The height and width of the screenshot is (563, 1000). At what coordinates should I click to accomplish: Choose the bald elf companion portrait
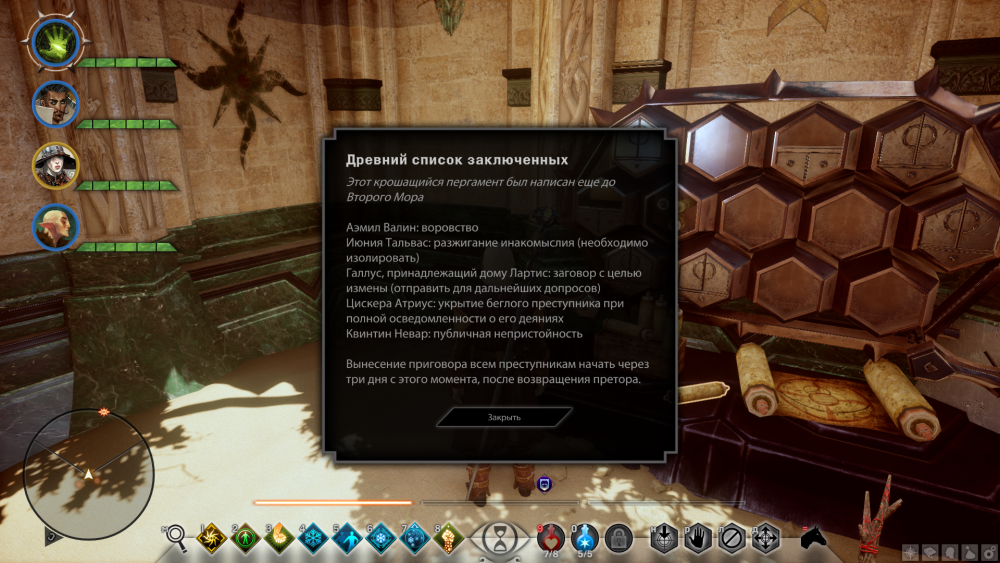[x=55, y=227]
